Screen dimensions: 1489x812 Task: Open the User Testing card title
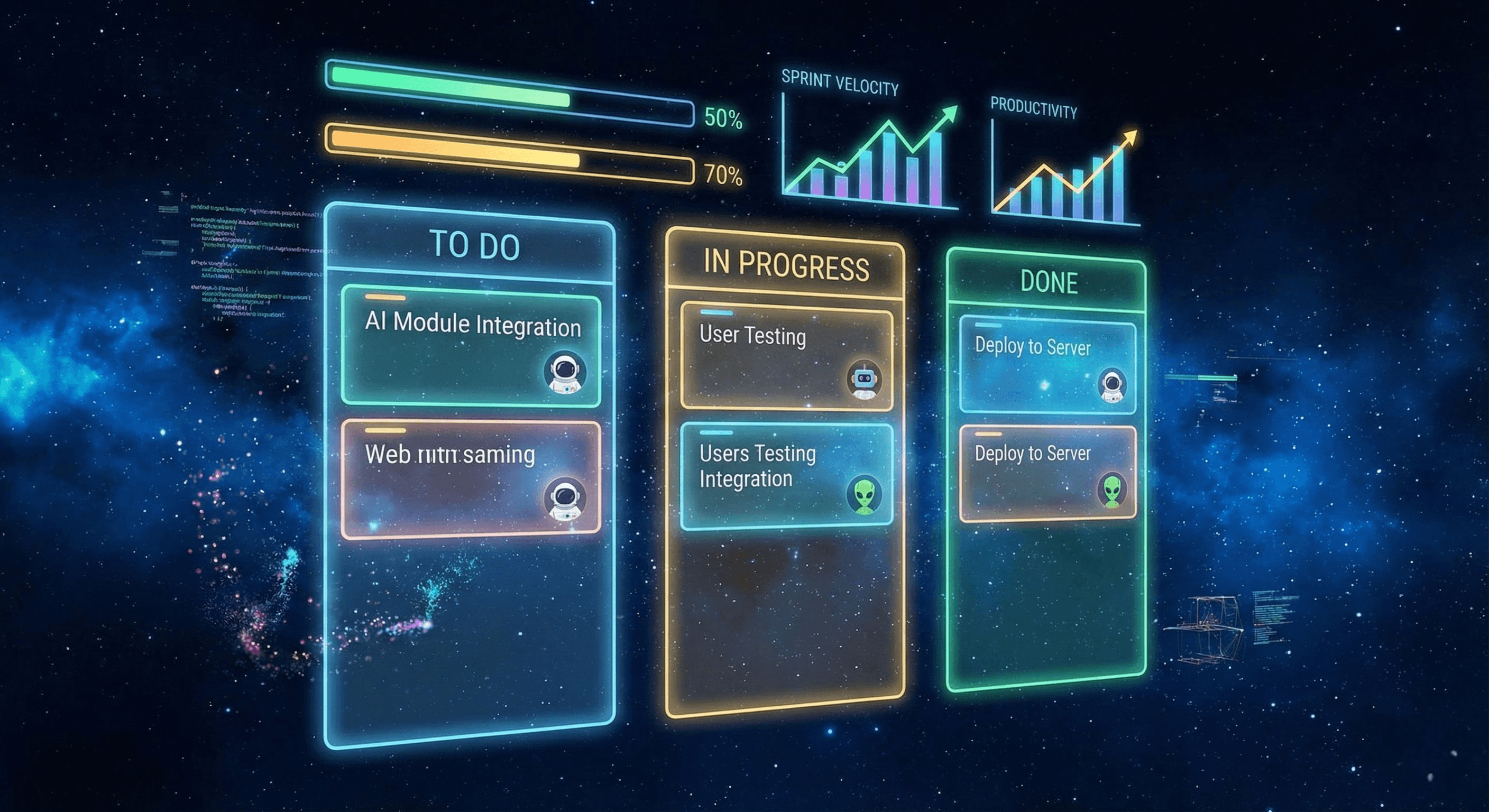click(x=752, y=335)
